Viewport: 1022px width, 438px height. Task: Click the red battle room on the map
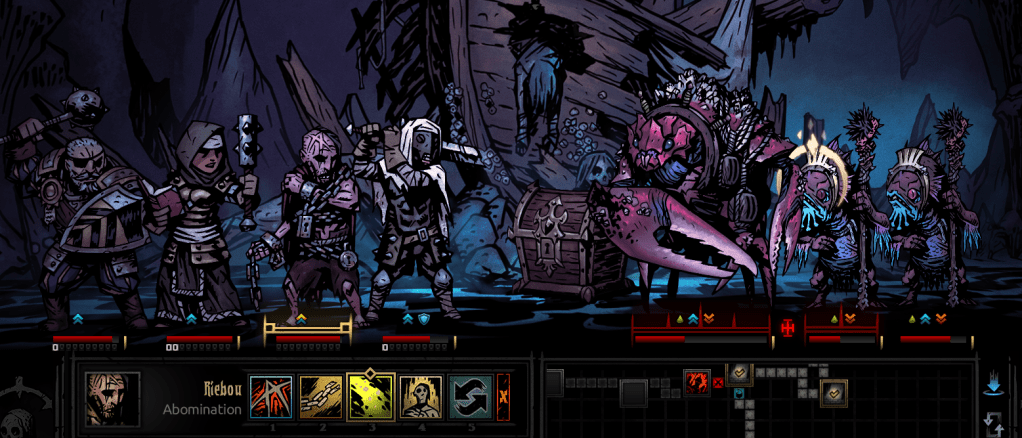click(x=697, y=380)
